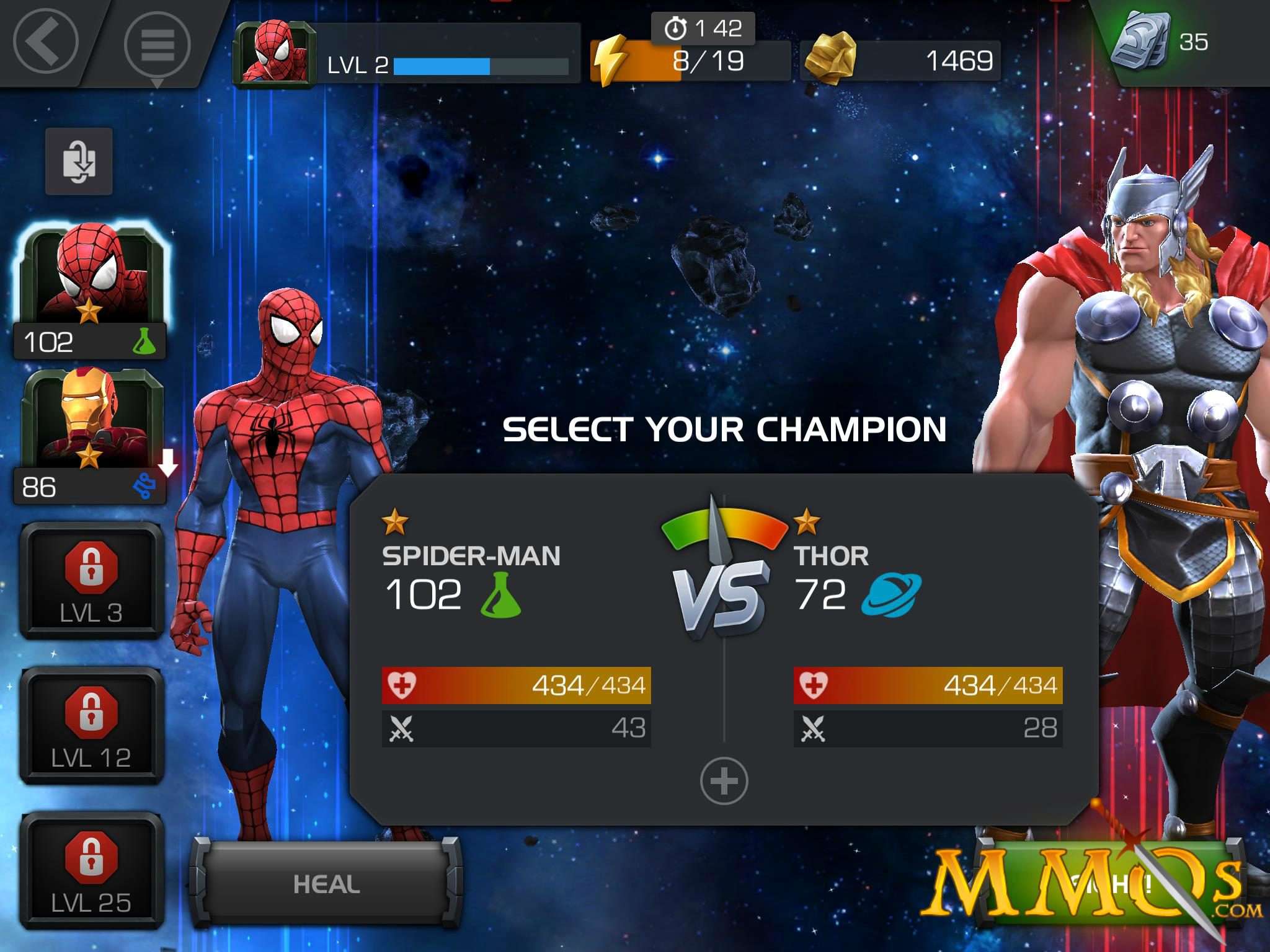Viewport: 1270px width, 952px height.
Task: Click the health heart icon on Spider-Man's stats
Action: point(403,685)
